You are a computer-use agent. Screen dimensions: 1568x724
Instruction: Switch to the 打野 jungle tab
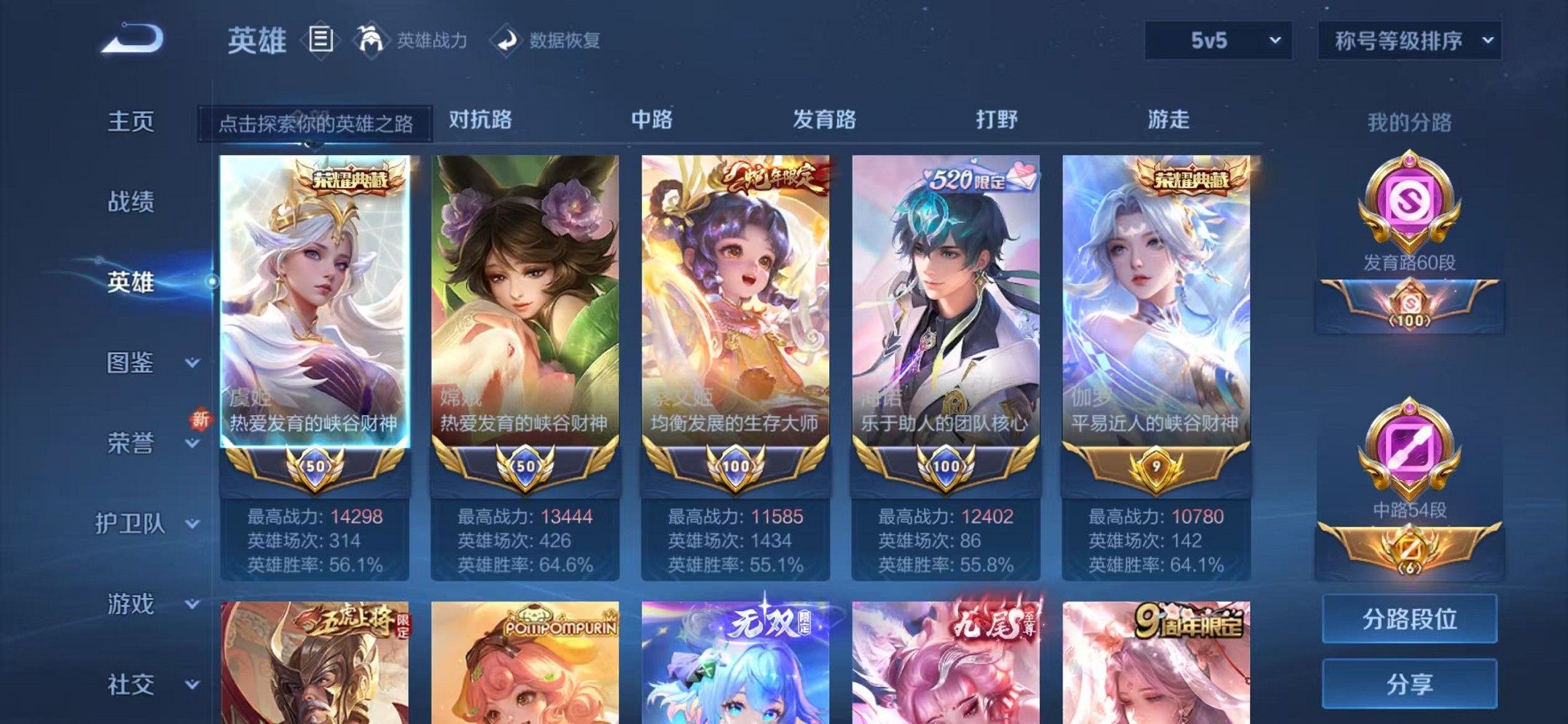(x=997, y=121)
